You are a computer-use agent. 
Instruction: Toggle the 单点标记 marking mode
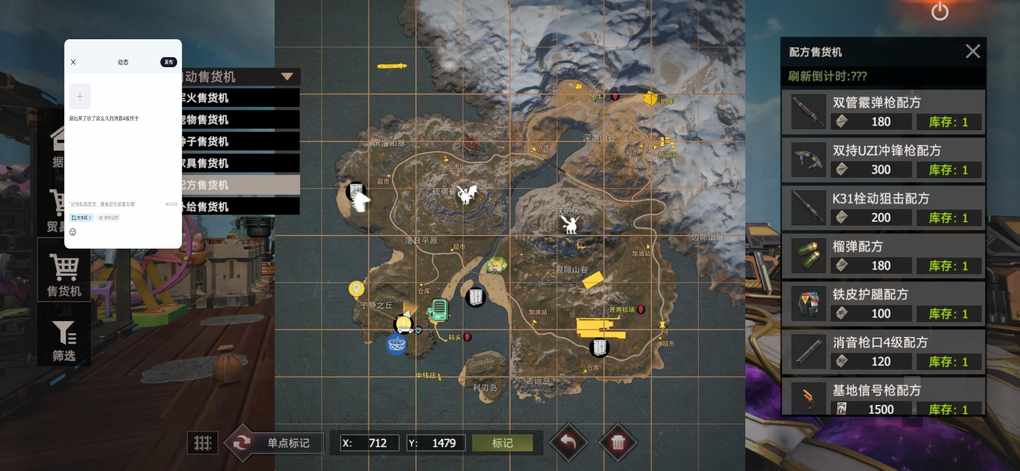click(274, 443)
